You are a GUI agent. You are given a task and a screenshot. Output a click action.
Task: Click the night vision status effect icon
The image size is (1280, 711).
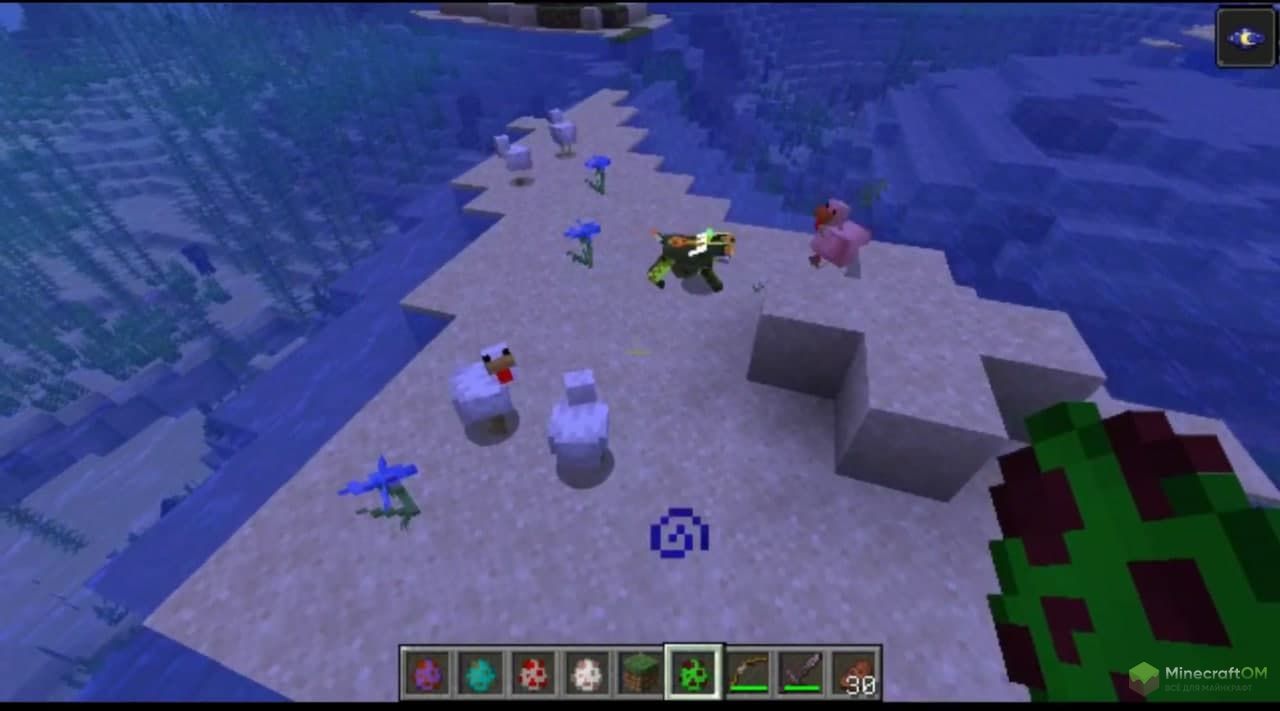tap(1245, 37)
